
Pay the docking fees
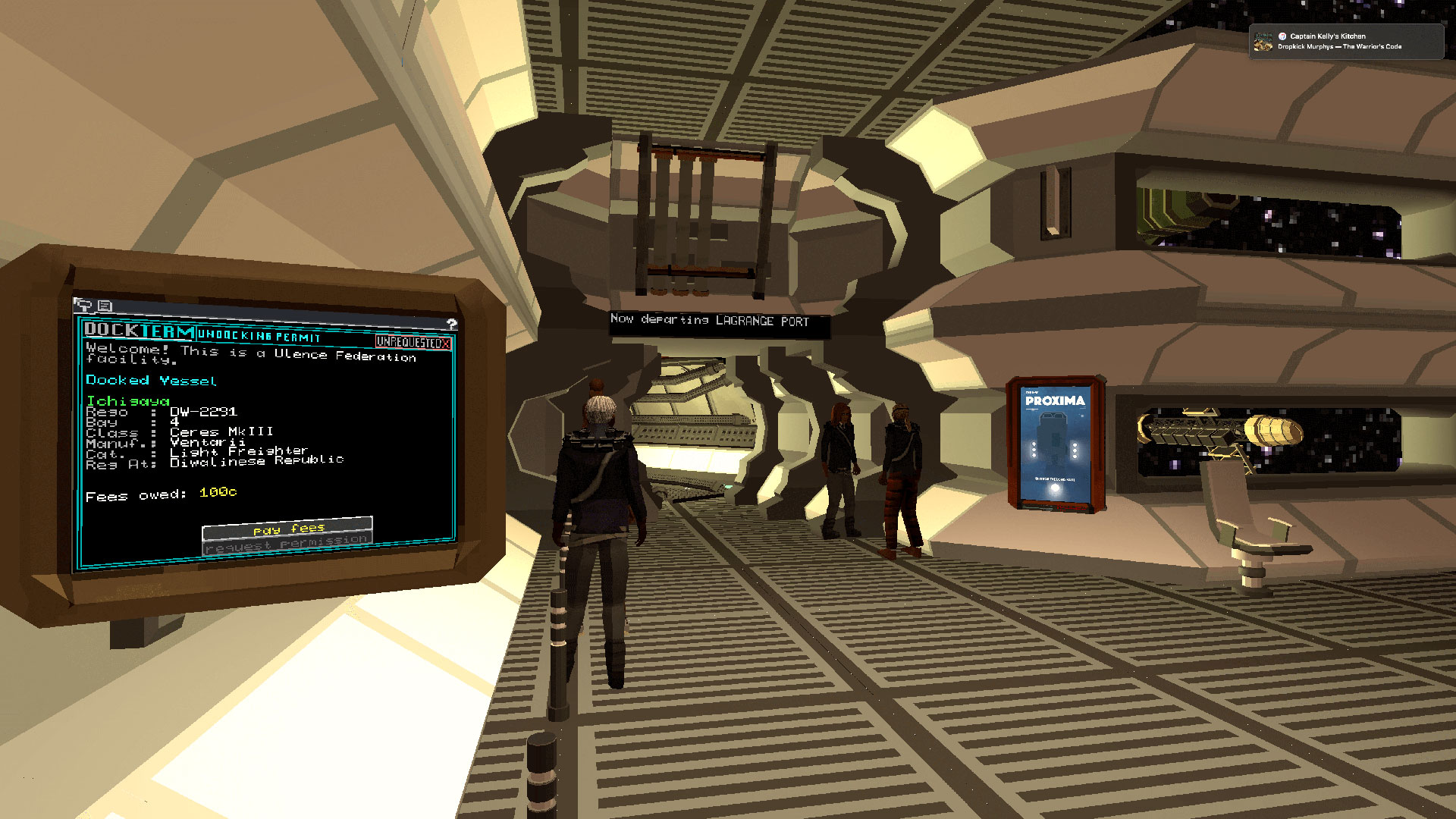coord(287,528)
